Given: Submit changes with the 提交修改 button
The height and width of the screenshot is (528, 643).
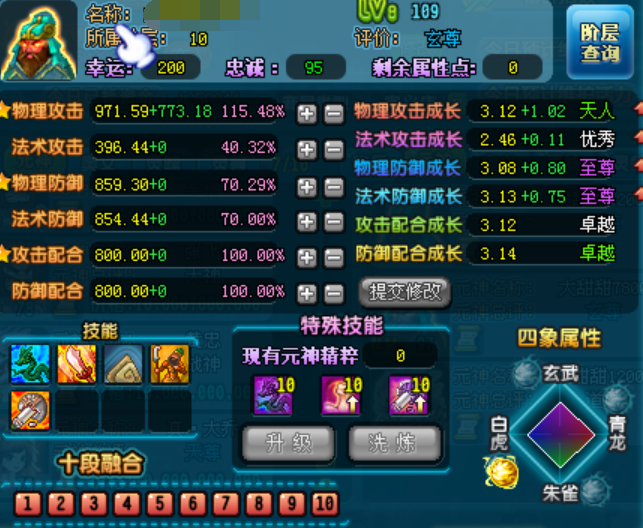Looking at the screenshot, I should (x=404, y=291).
